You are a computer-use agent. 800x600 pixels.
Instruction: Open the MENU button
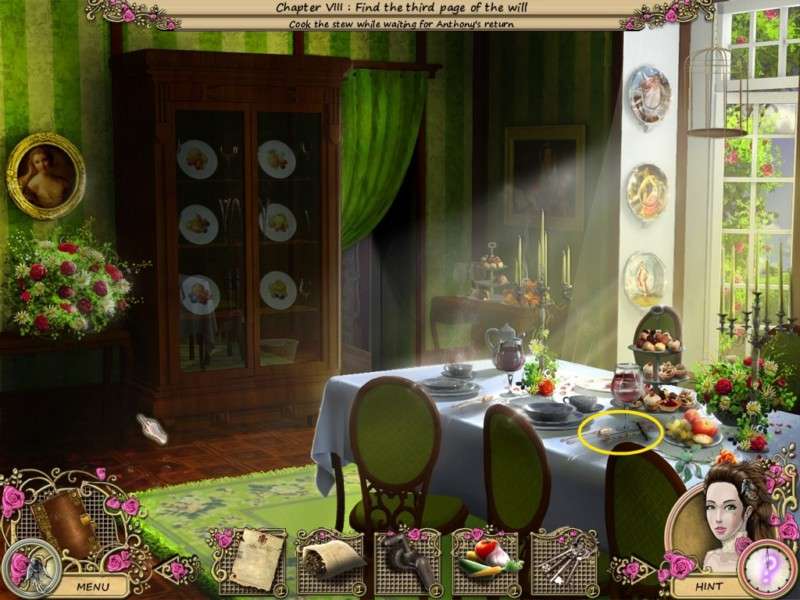tap(92, 586)
